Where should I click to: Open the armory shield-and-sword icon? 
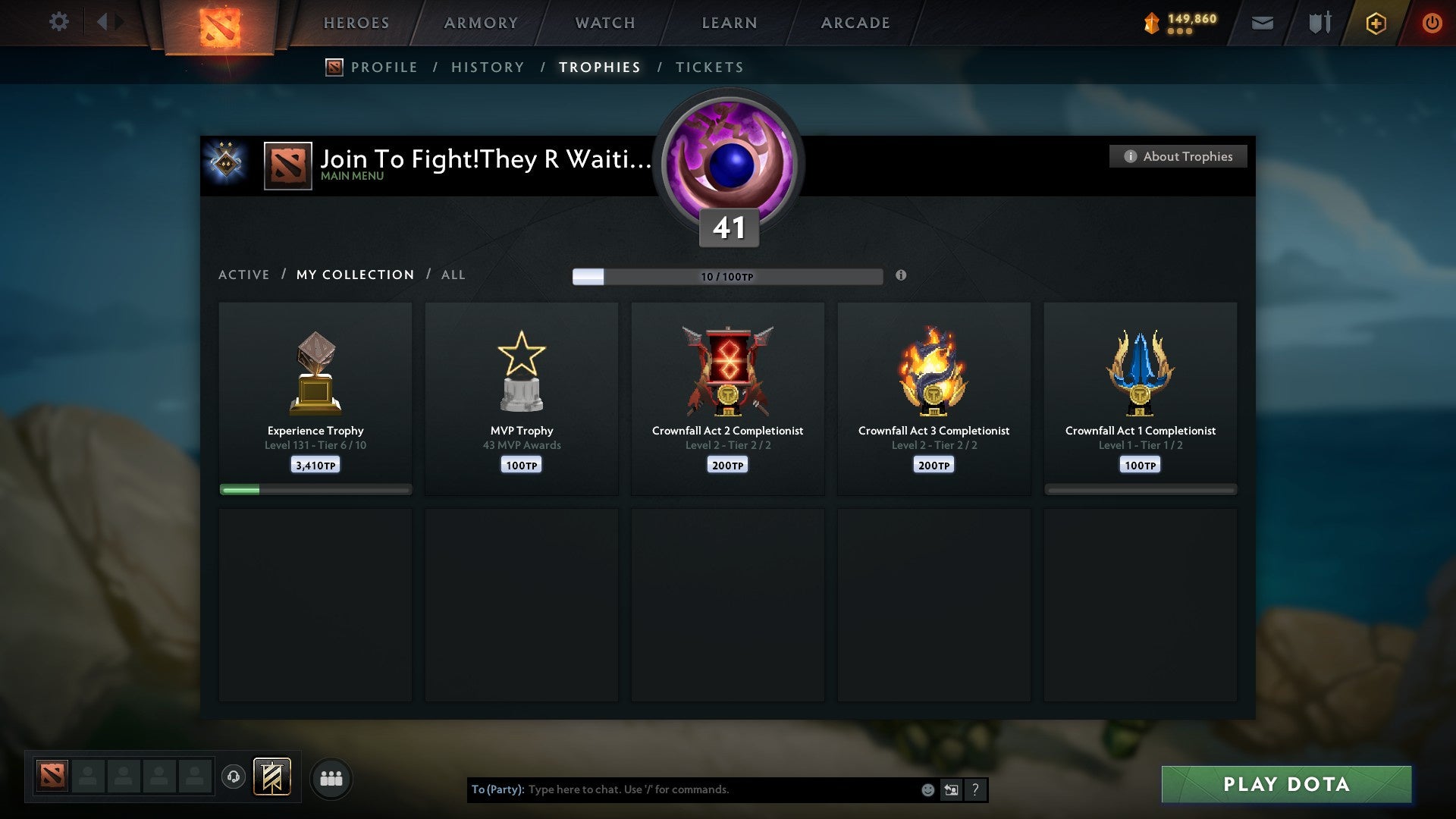1319,23
